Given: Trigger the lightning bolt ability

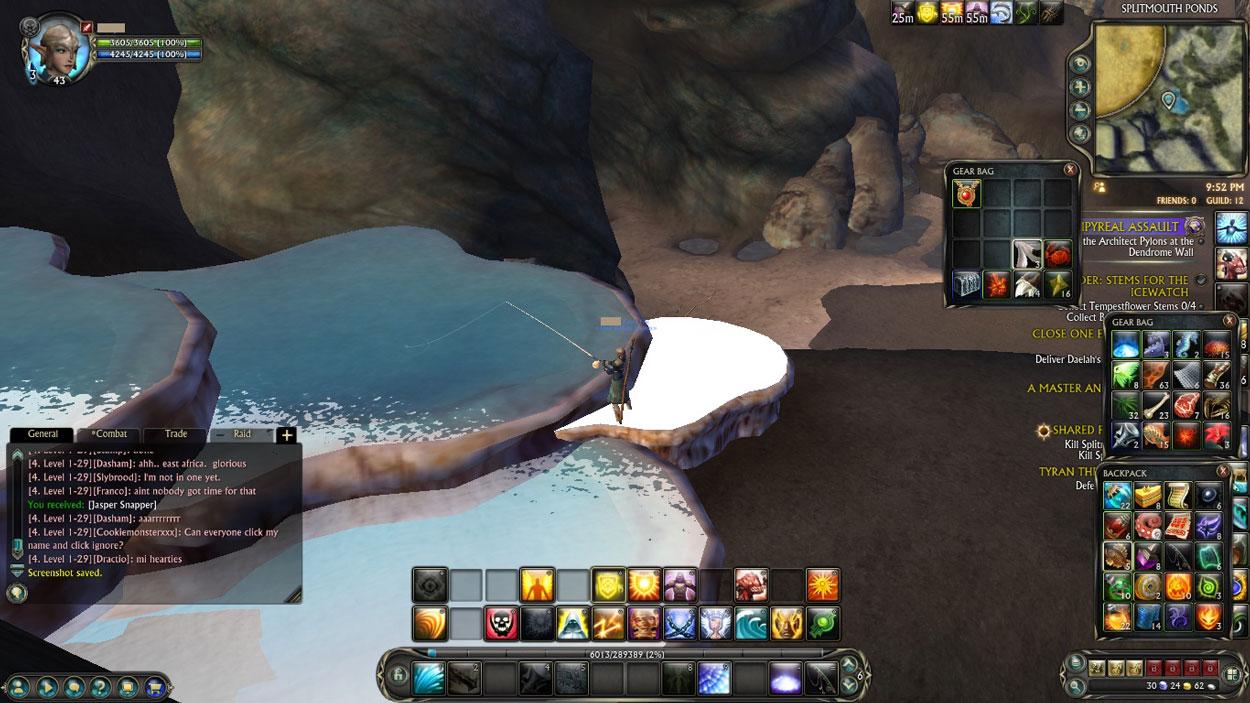Looking at the screenshot, I should (x=608, y=623).
